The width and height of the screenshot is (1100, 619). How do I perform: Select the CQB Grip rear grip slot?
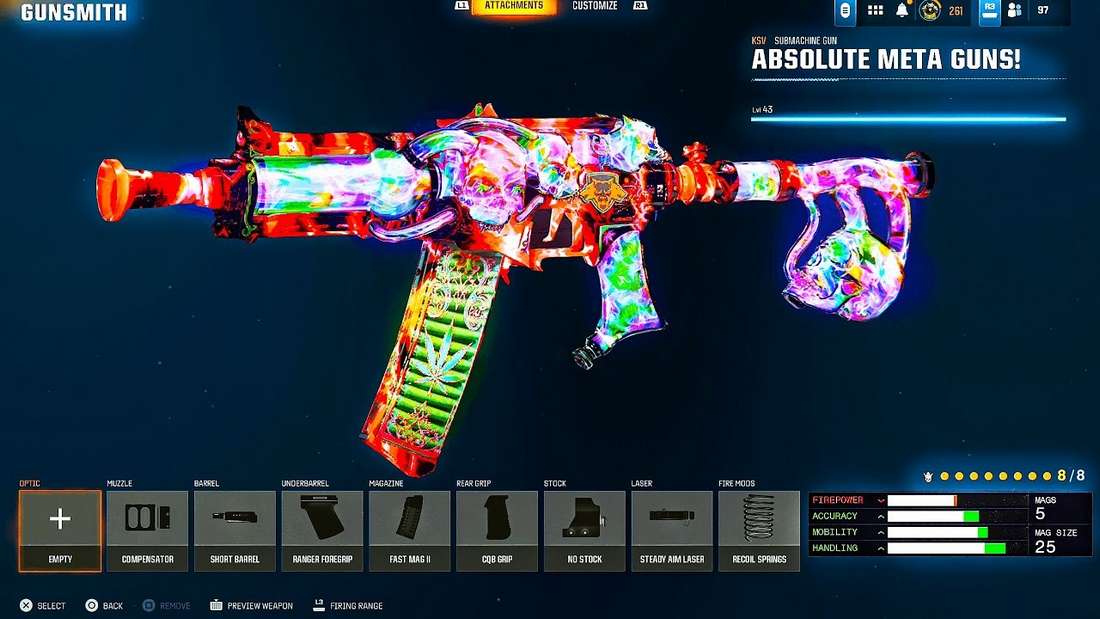(x=497, y=530)
